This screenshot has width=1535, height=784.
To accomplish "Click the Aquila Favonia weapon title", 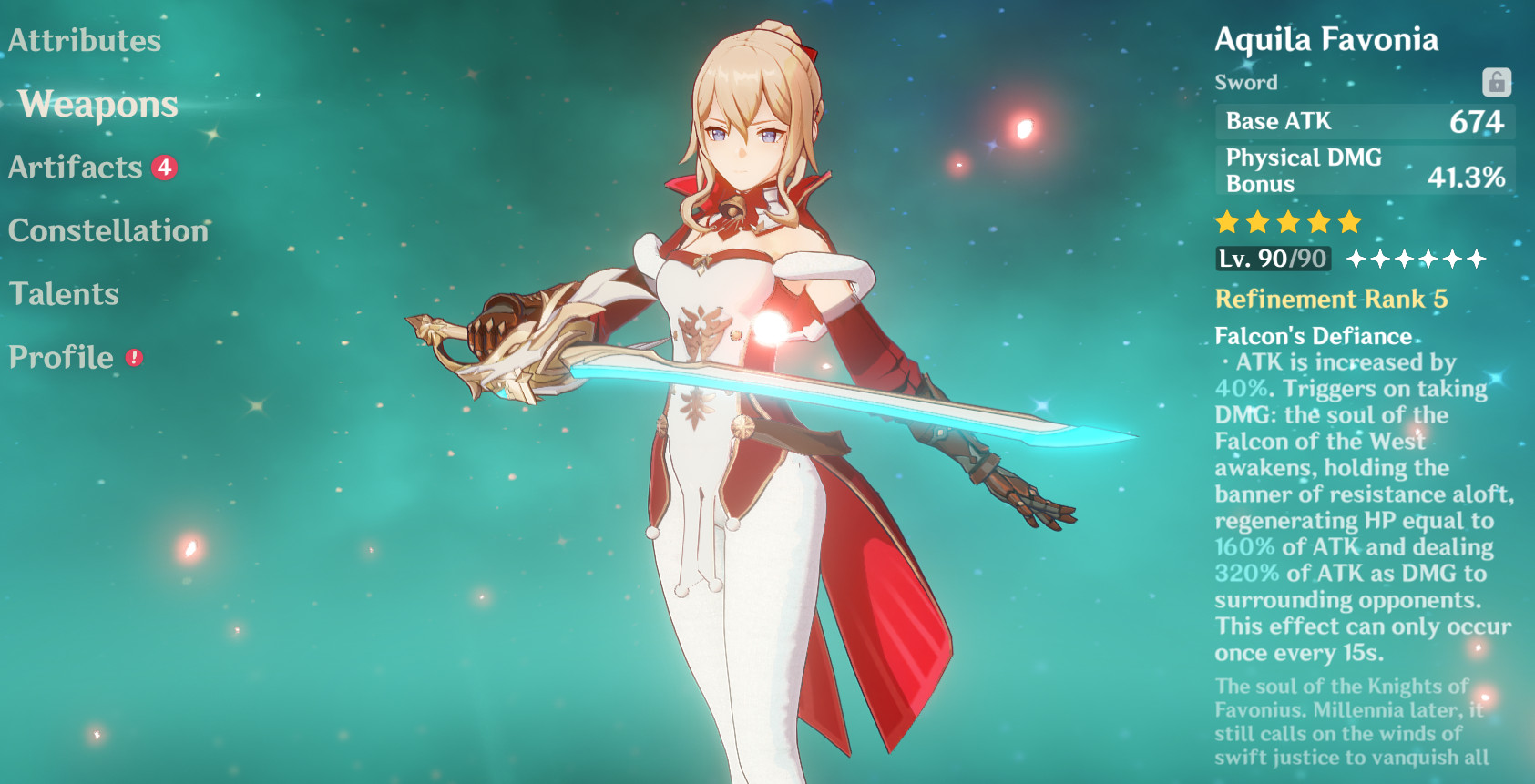I will 1326,39.
